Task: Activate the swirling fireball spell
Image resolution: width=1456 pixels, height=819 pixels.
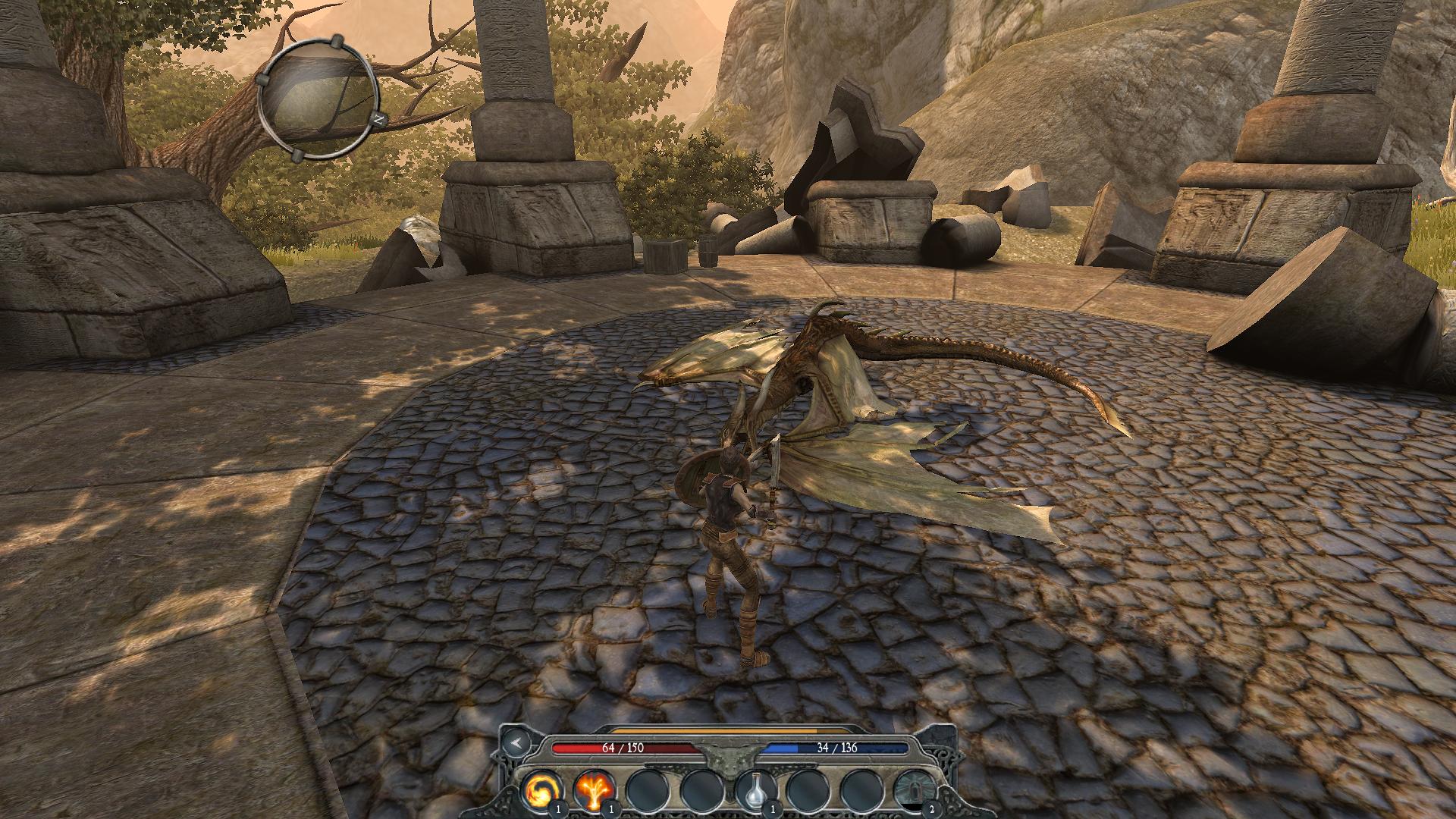Action: pyautogui.click(x=541, y=791)
